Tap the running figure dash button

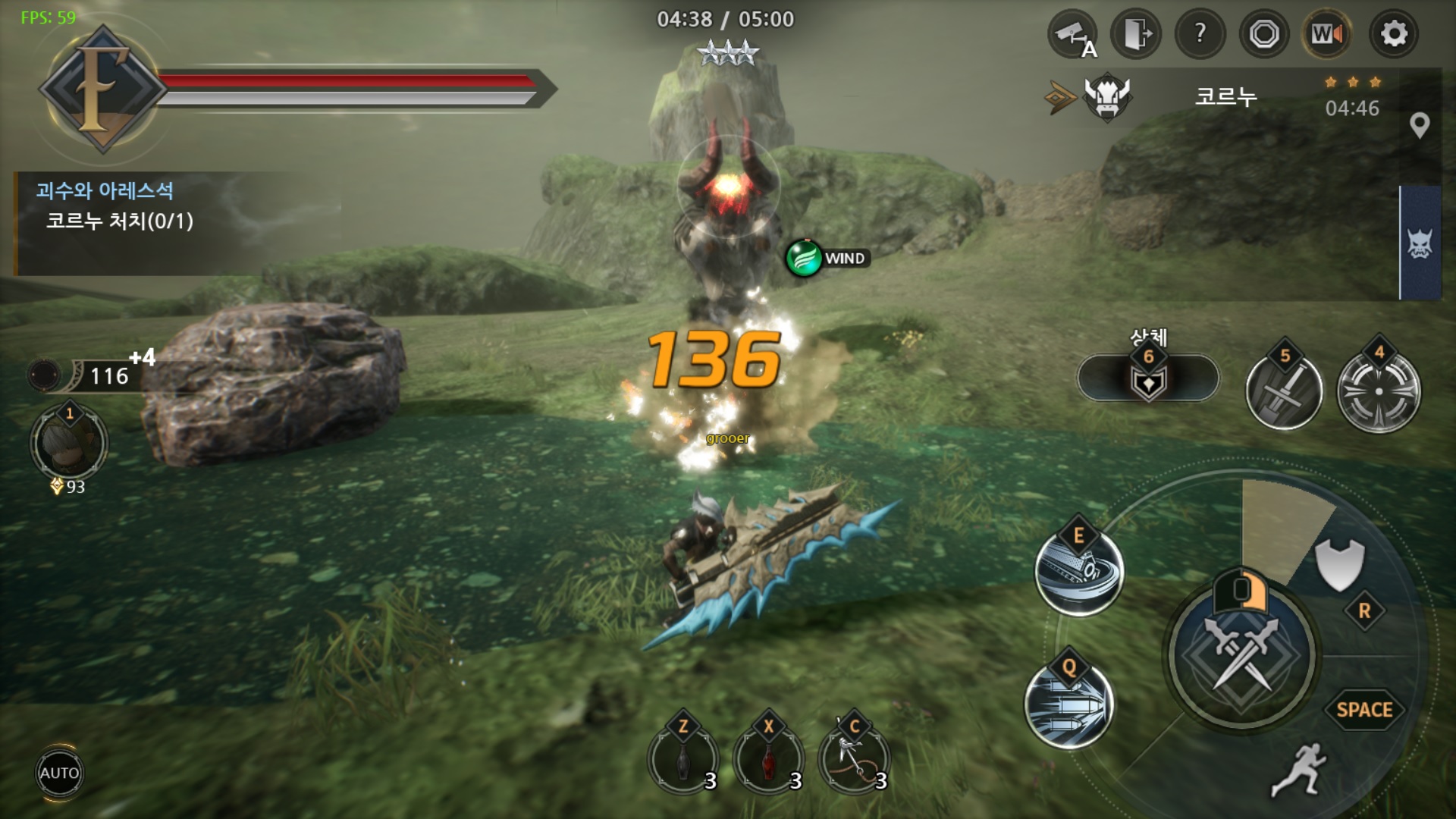pyautogui.click(x=1298, y=769)
